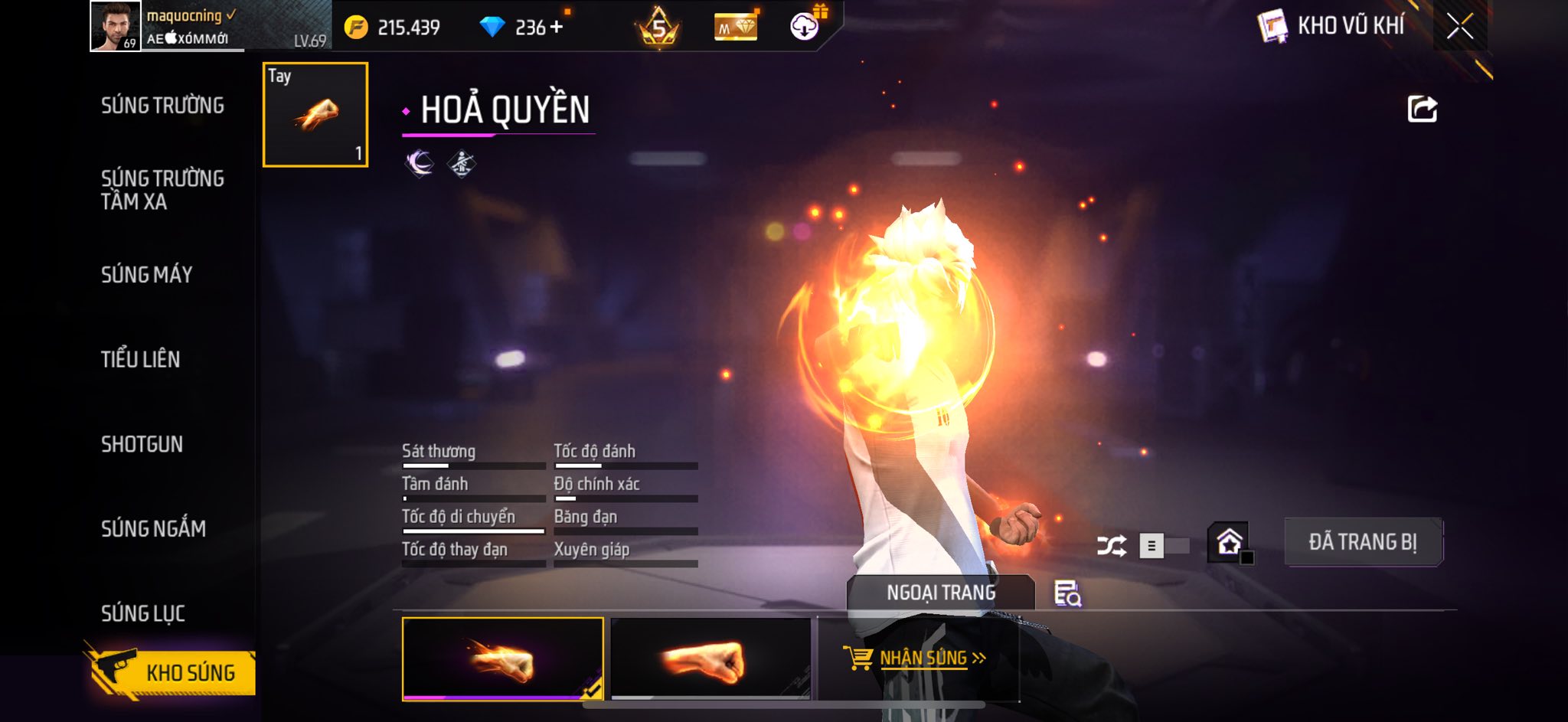Open the Shotgun category

click(x=142, y=444)
